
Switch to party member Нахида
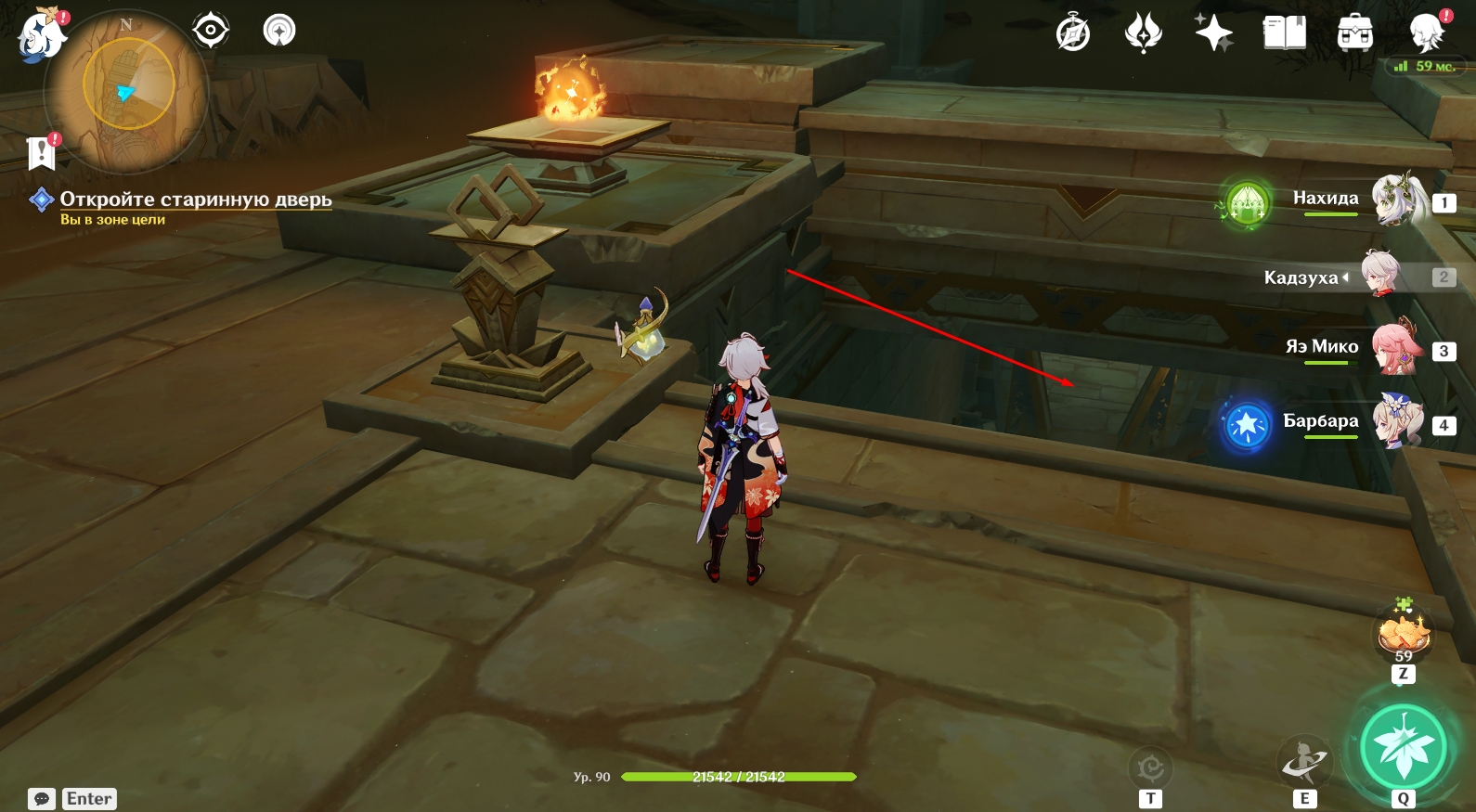(1398, 200)
